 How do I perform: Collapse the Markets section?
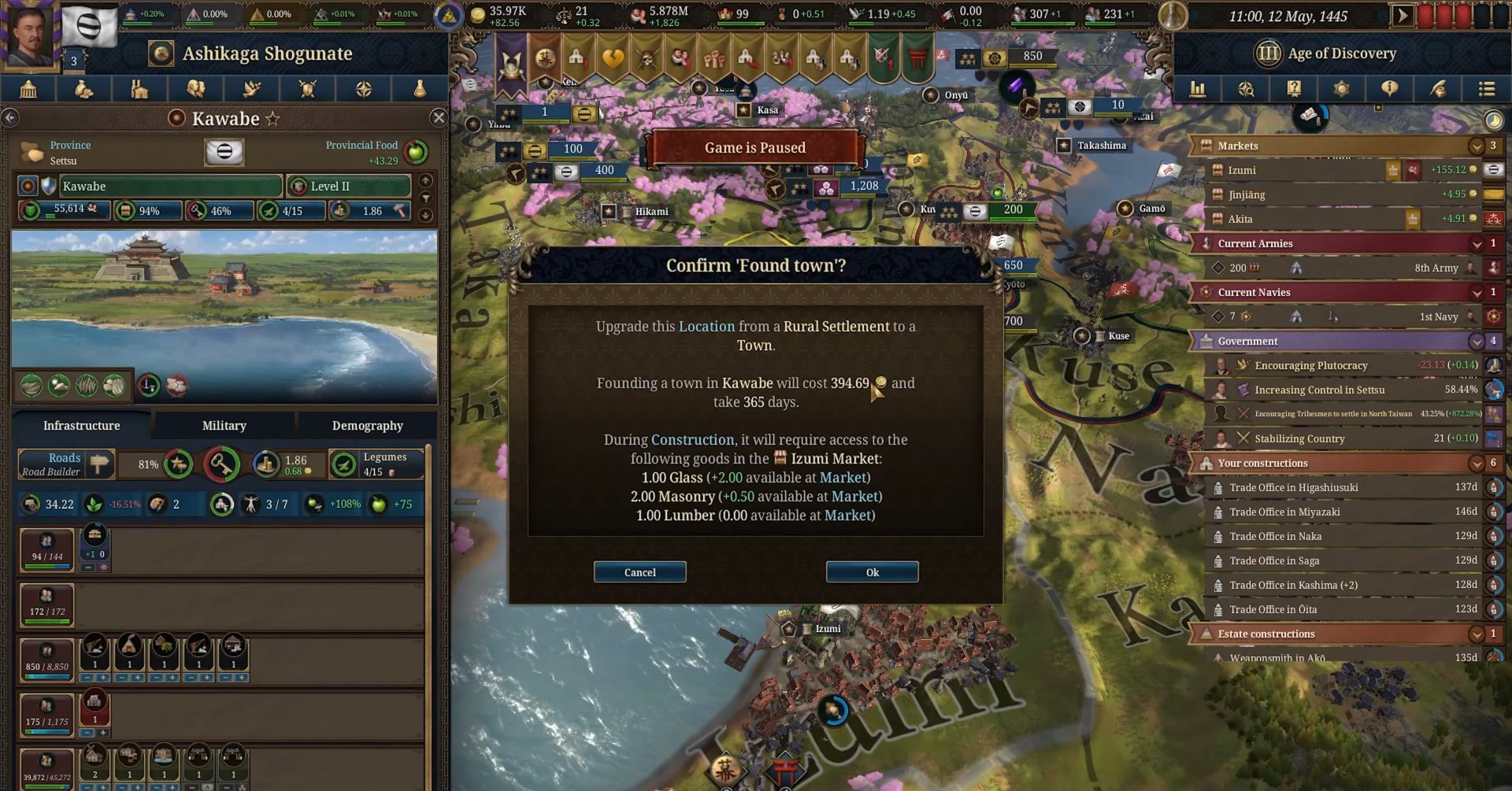1476,146
